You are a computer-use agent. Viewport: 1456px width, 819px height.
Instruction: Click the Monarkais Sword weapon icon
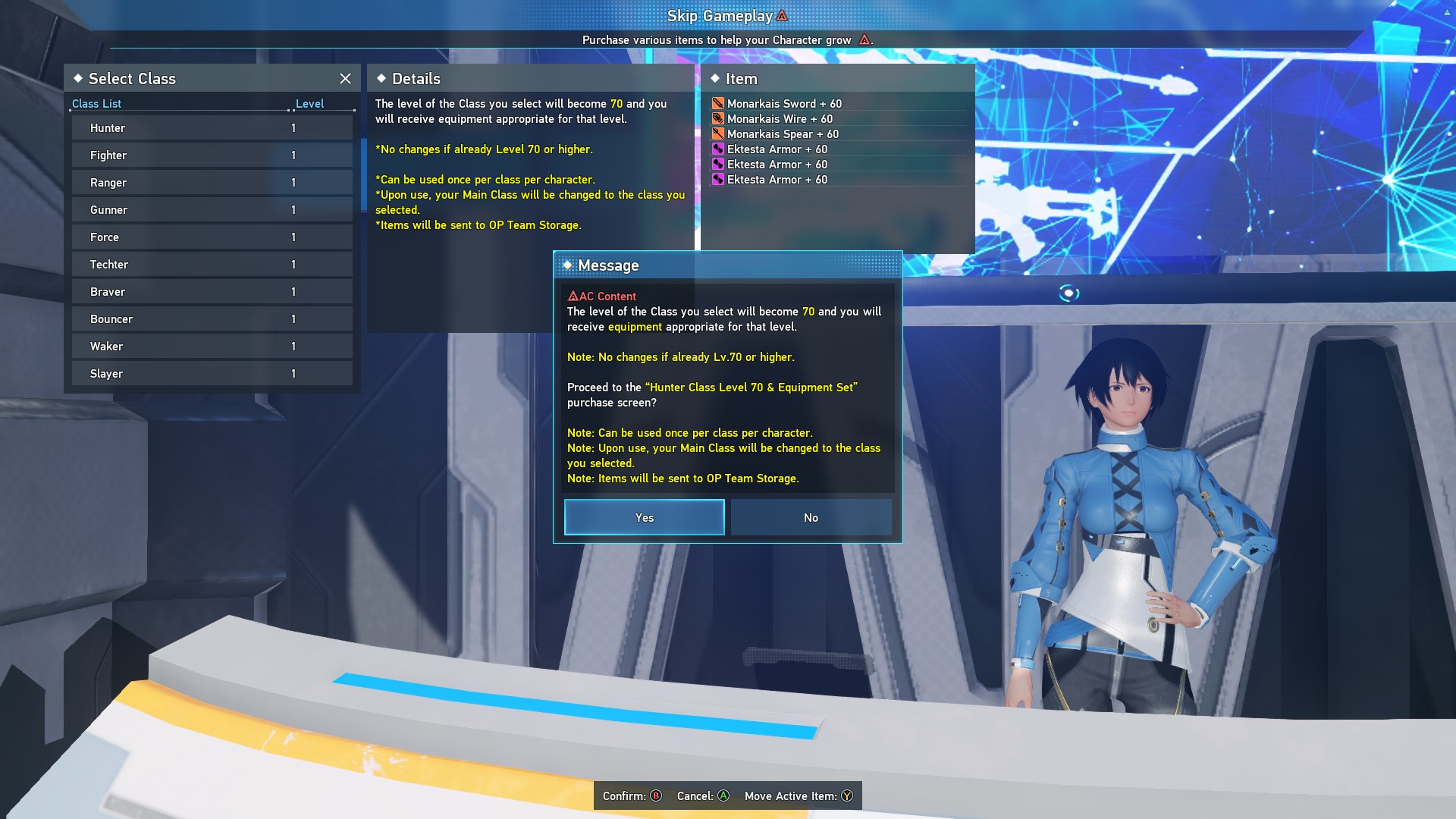click(718, 103)
